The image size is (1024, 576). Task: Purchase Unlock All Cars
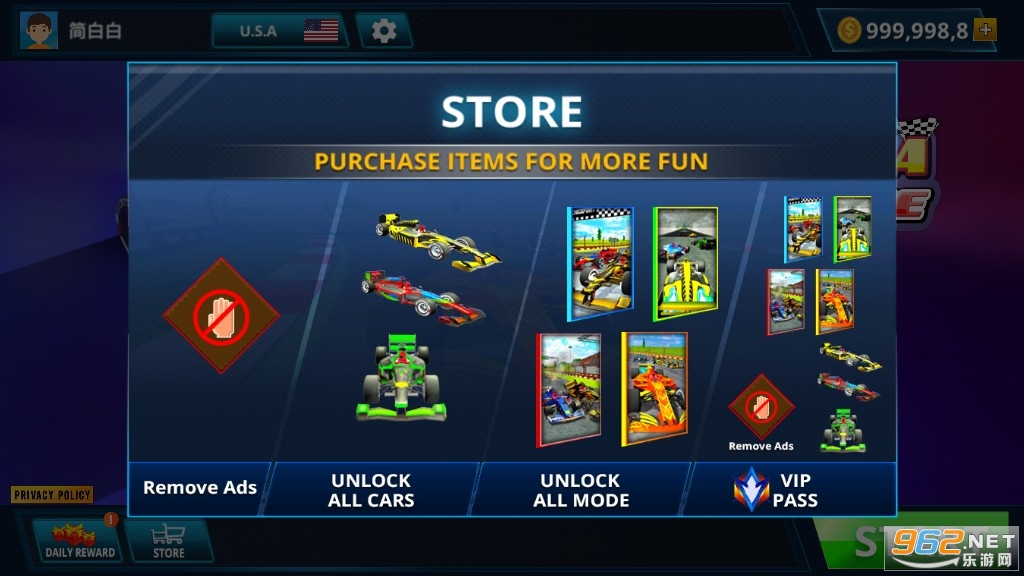(372, 489)
